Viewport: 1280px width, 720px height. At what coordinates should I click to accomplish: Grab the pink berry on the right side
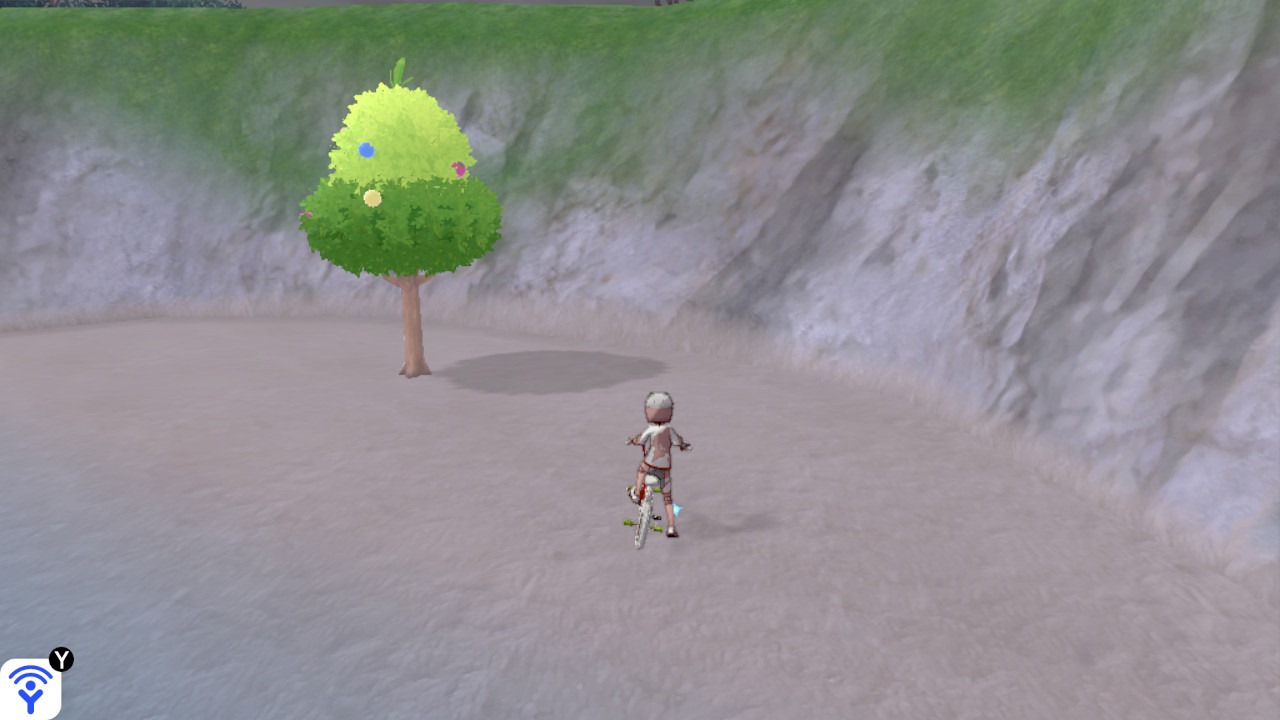pos(459,169)
